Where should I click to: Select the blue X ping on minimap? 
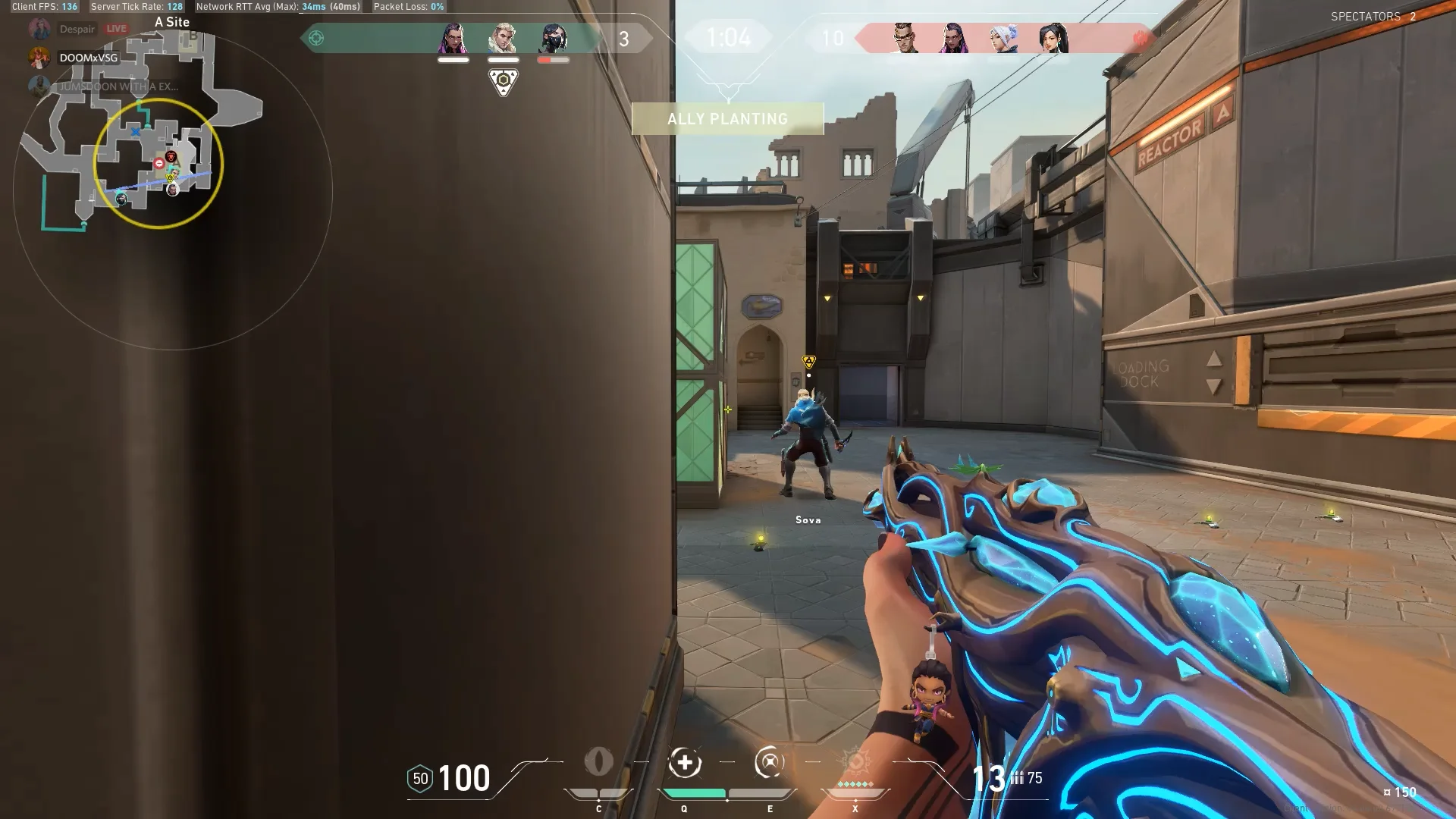click(136, 132)
